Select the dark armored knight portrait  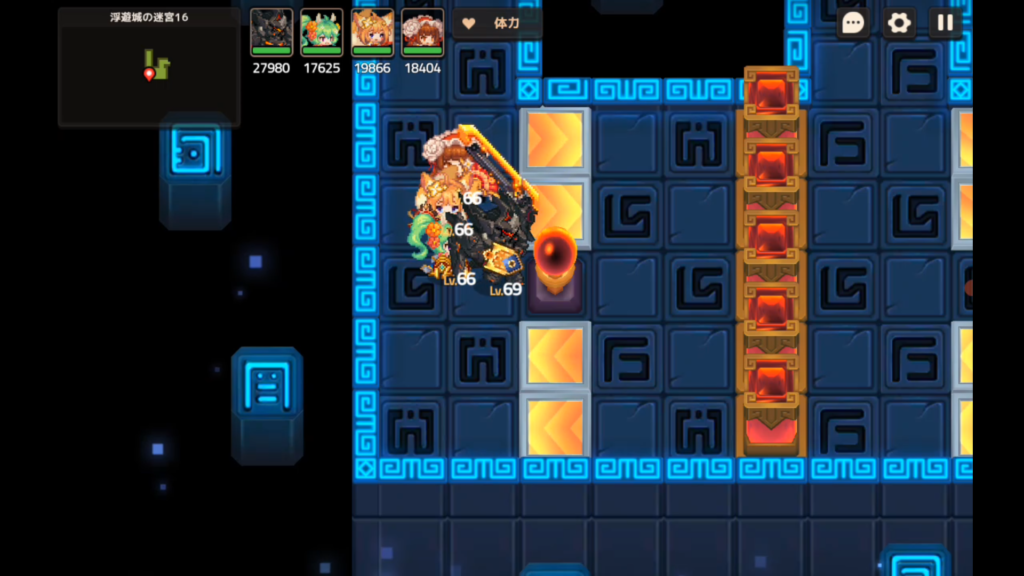click(x=271, y=32)
